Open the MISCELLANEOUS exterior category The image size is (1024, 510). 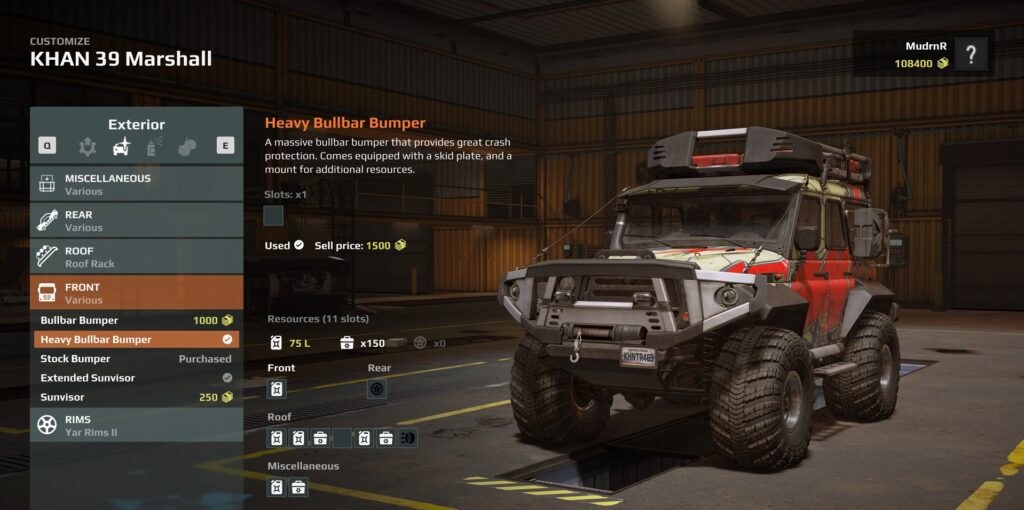pyautogui.click(x=136, y=184)
